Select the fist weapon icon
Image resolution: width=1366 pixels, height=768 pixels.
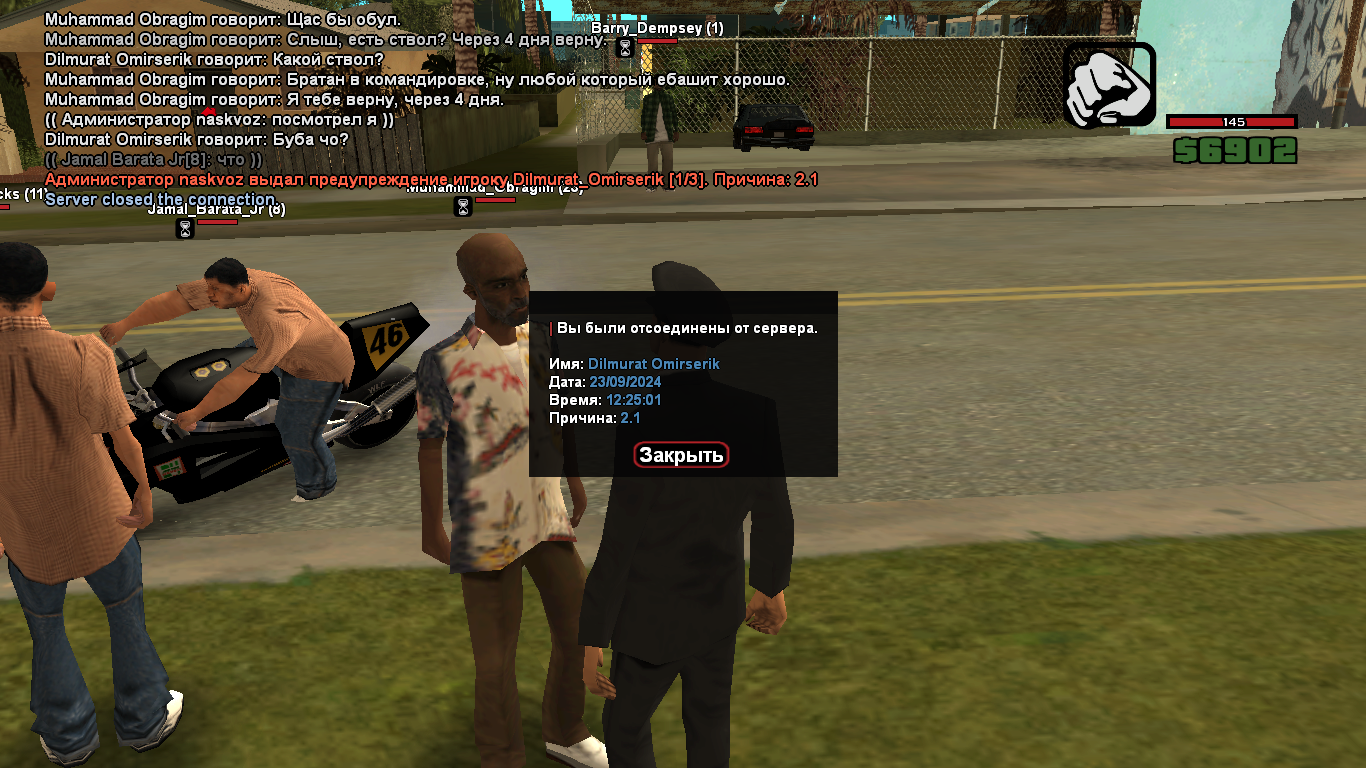tap(1109, 85)
